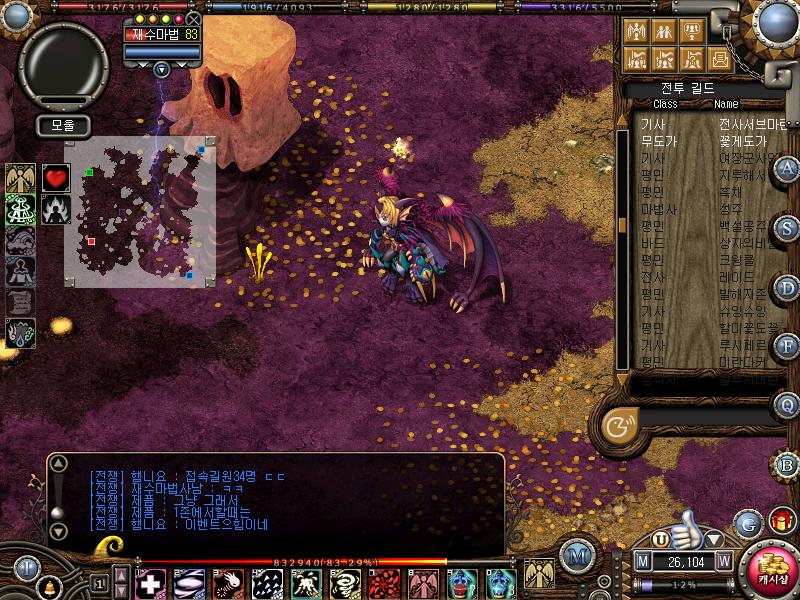Open the cash shop button

point(769,569)
